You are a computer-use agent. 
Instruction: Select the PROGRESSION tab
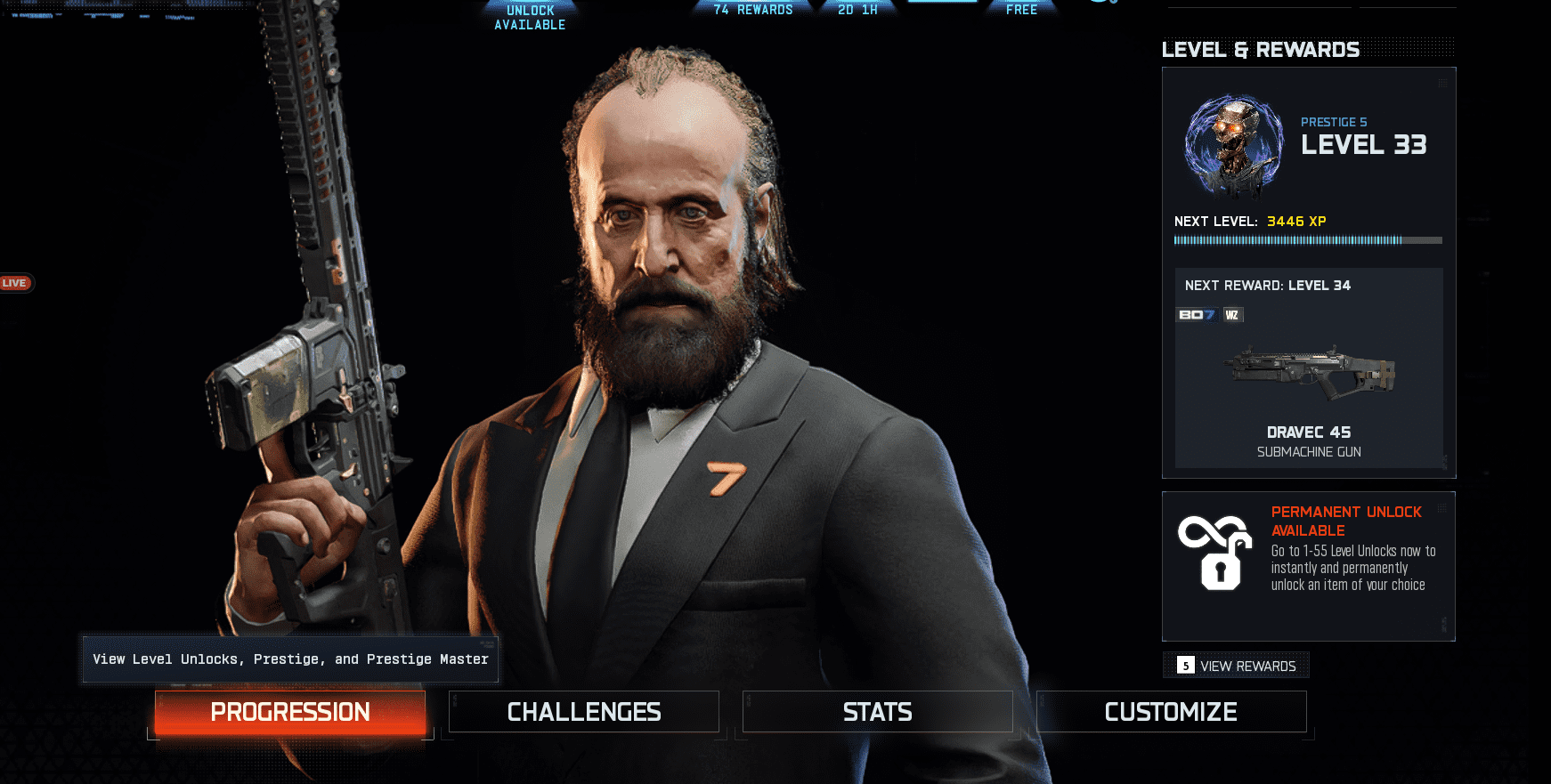click(289, 712)
